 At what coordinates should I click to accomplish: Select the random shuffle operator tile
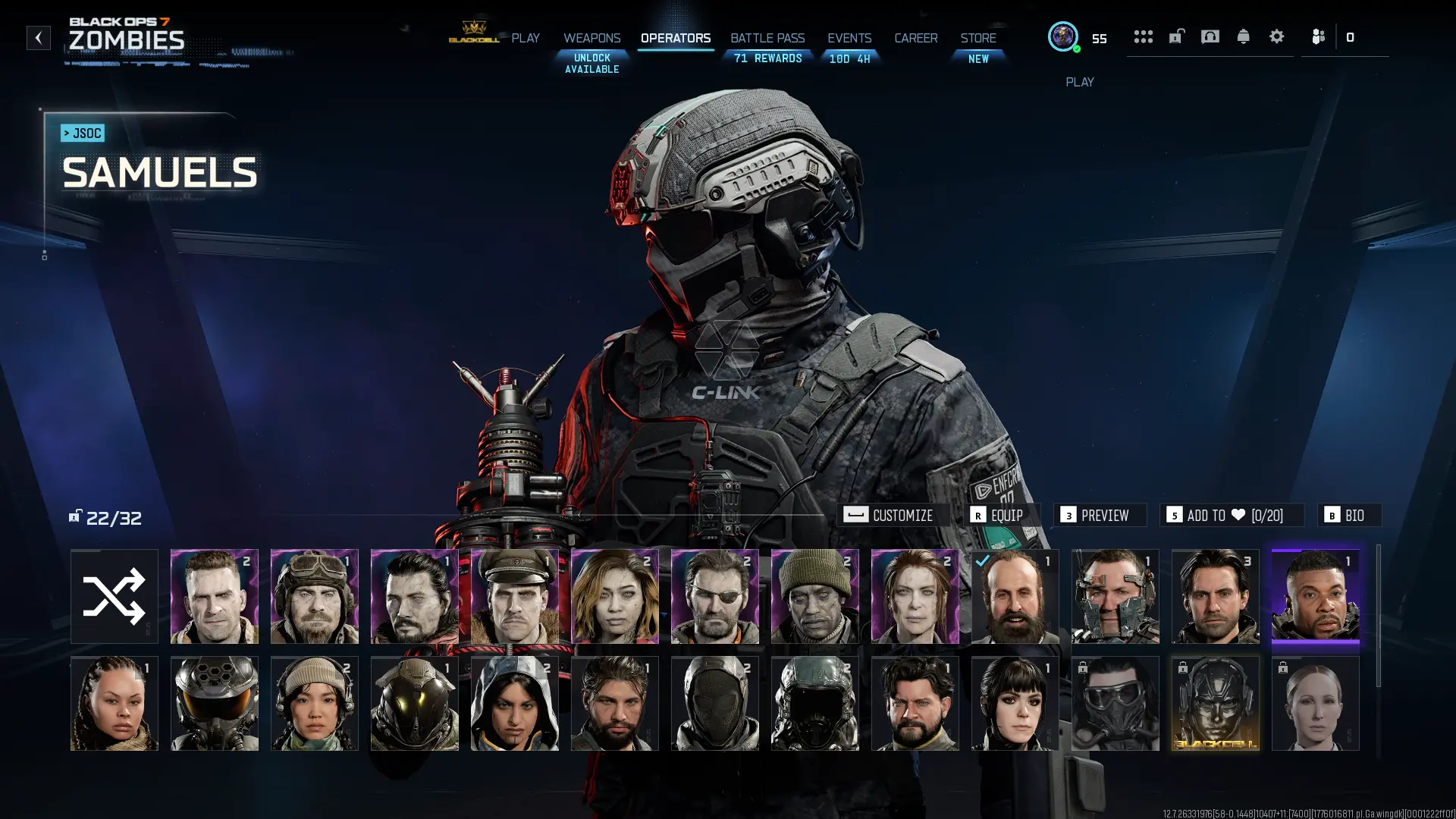[x=115, y=596]
